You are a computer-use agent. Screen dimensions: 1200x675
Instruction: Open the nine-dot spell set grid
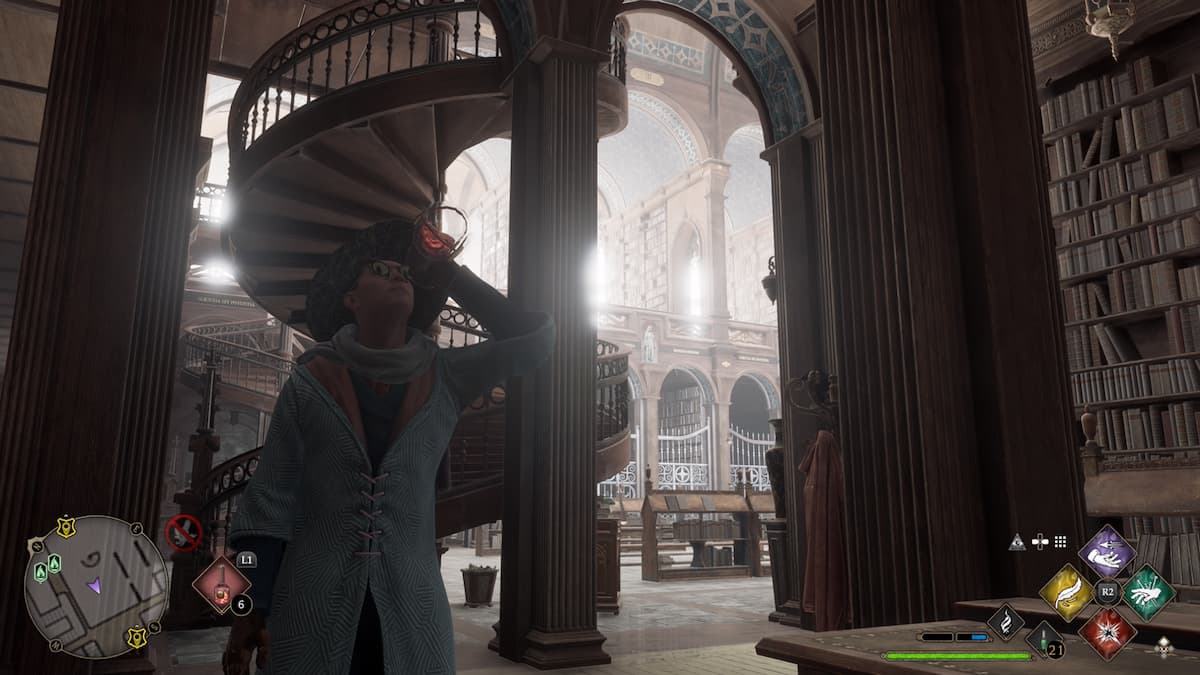1060,542
